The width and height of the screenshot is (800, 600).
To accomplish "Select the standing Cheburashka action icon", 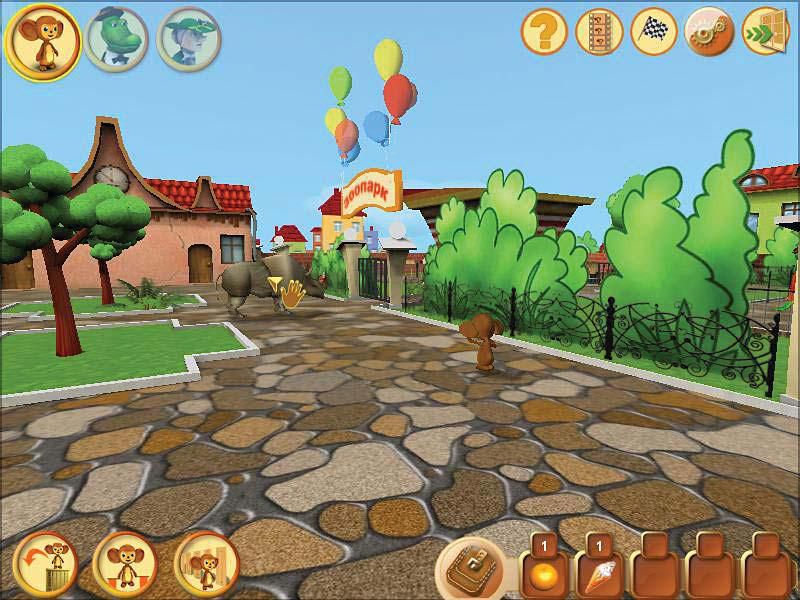I will 125,565.
